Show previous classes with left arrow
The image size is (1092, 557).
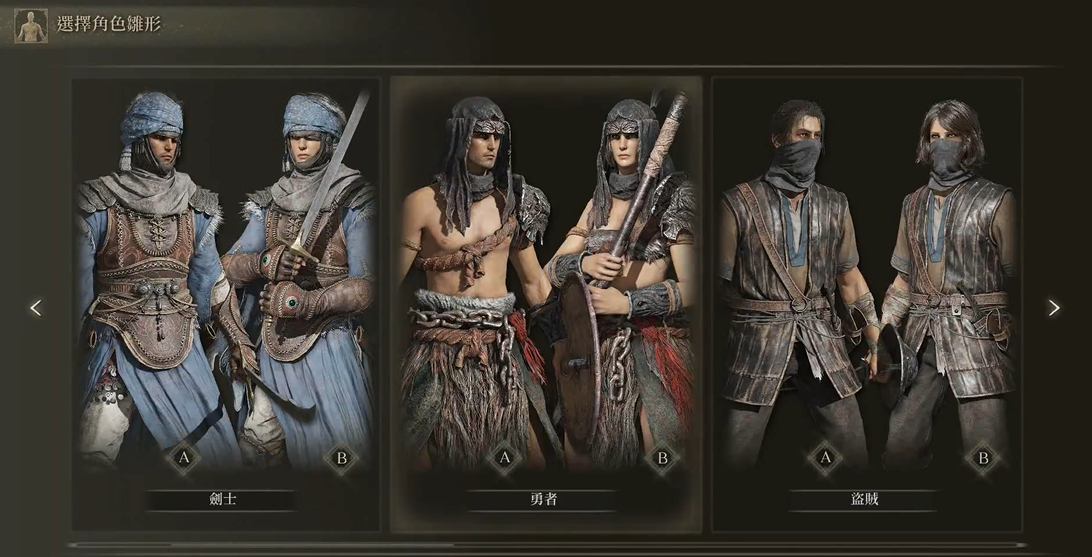pyautogui.click(x=36, y=308)
